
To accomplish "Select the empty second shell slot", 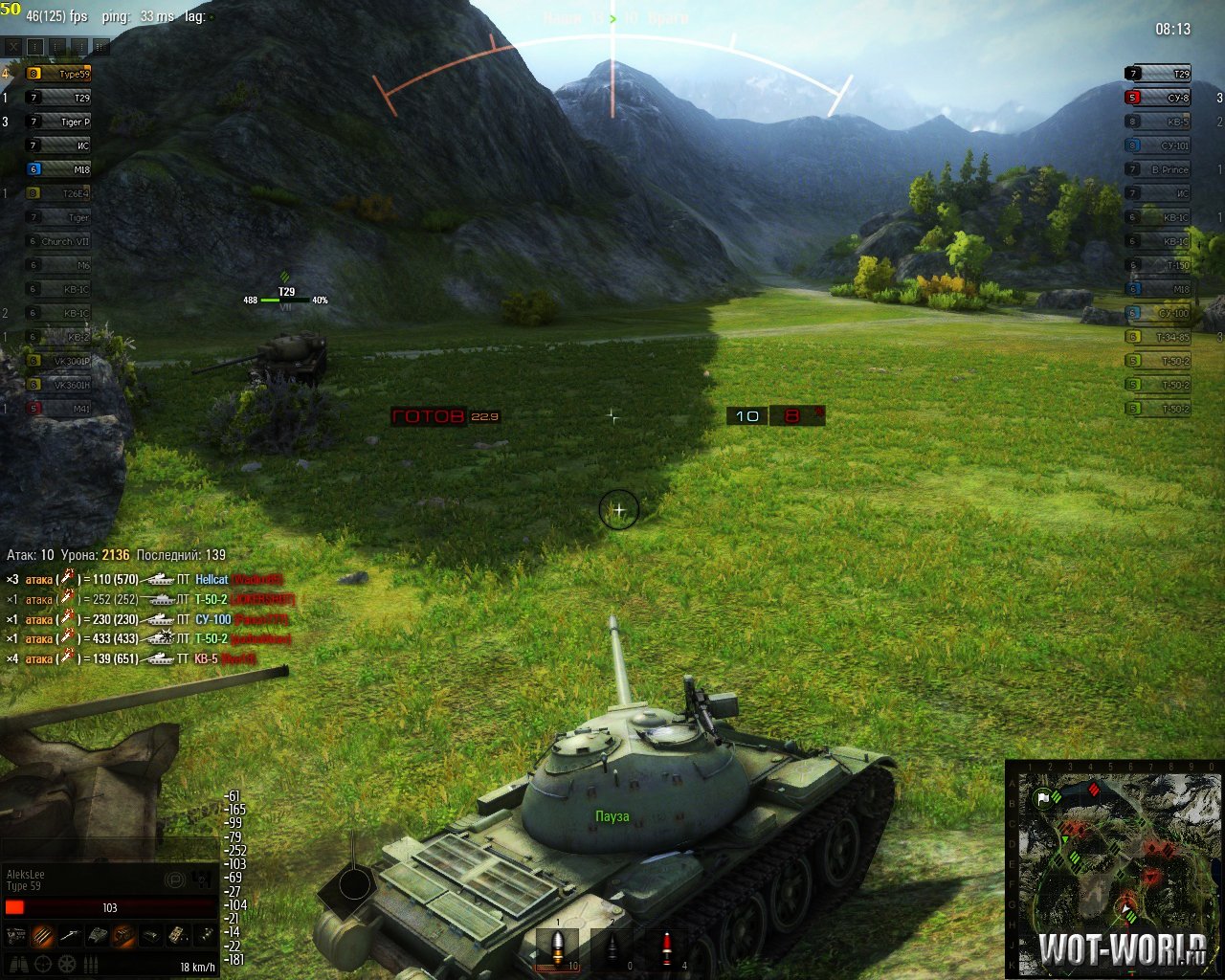I will coord(612,948).
